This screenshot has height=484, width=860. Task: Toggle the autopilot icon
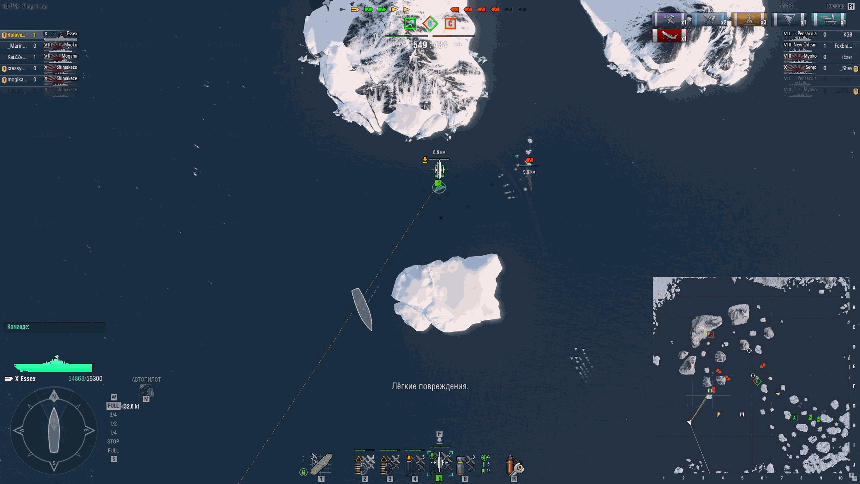click(147, 390)
